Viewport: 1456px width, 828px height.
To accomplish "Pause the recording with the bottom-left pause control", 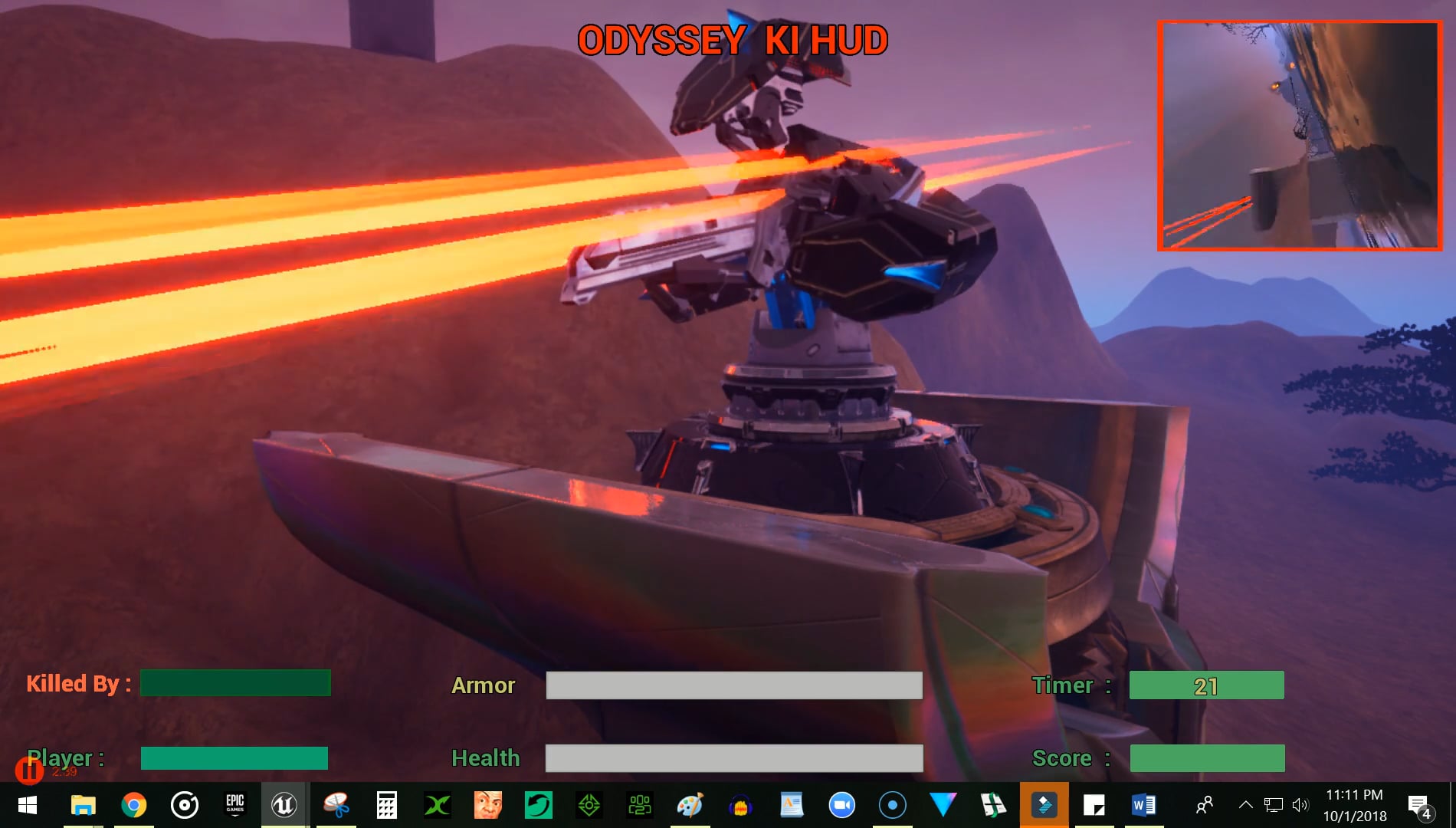I will pyautogui.click(x=29, y=771).
